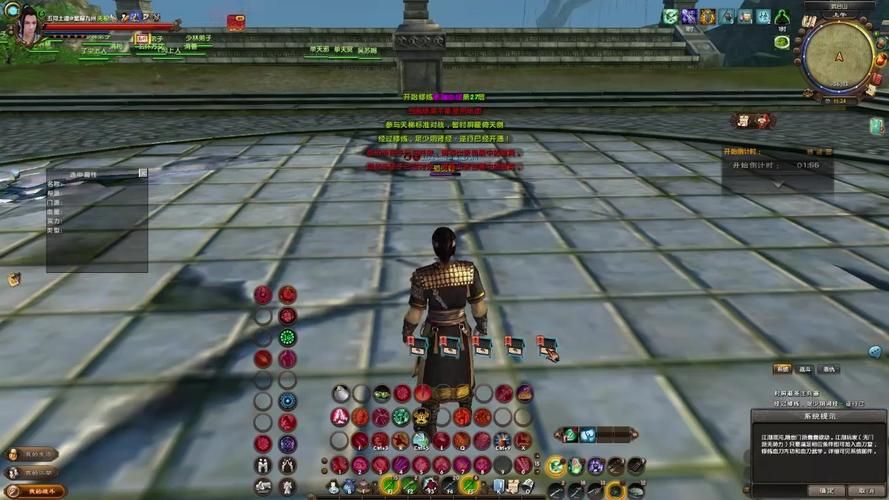Click the green meditating figure icon
Viewport: 889px width, 500px height.
(x=781, y=17)
